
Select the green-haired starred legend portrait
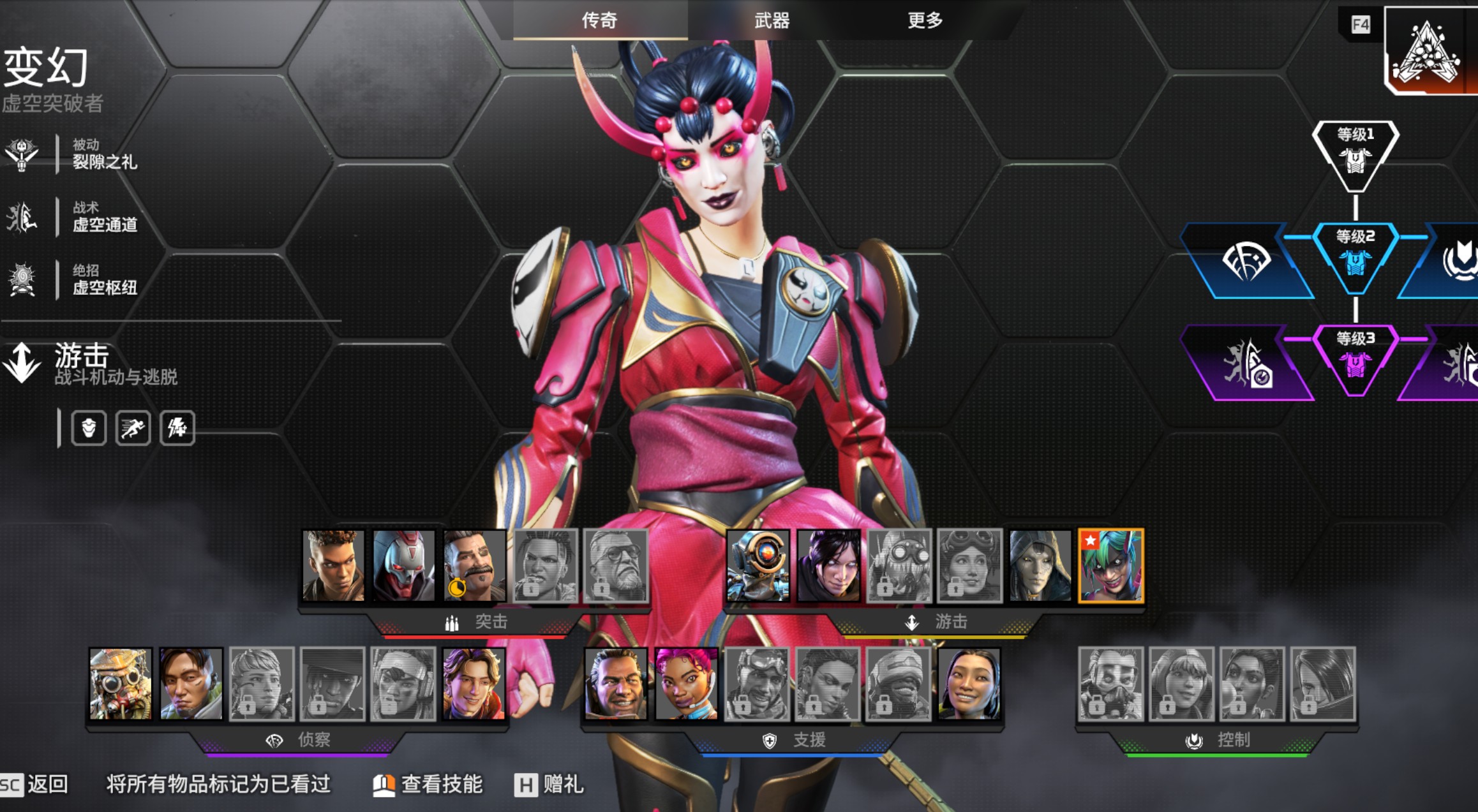pos(1110,566)
